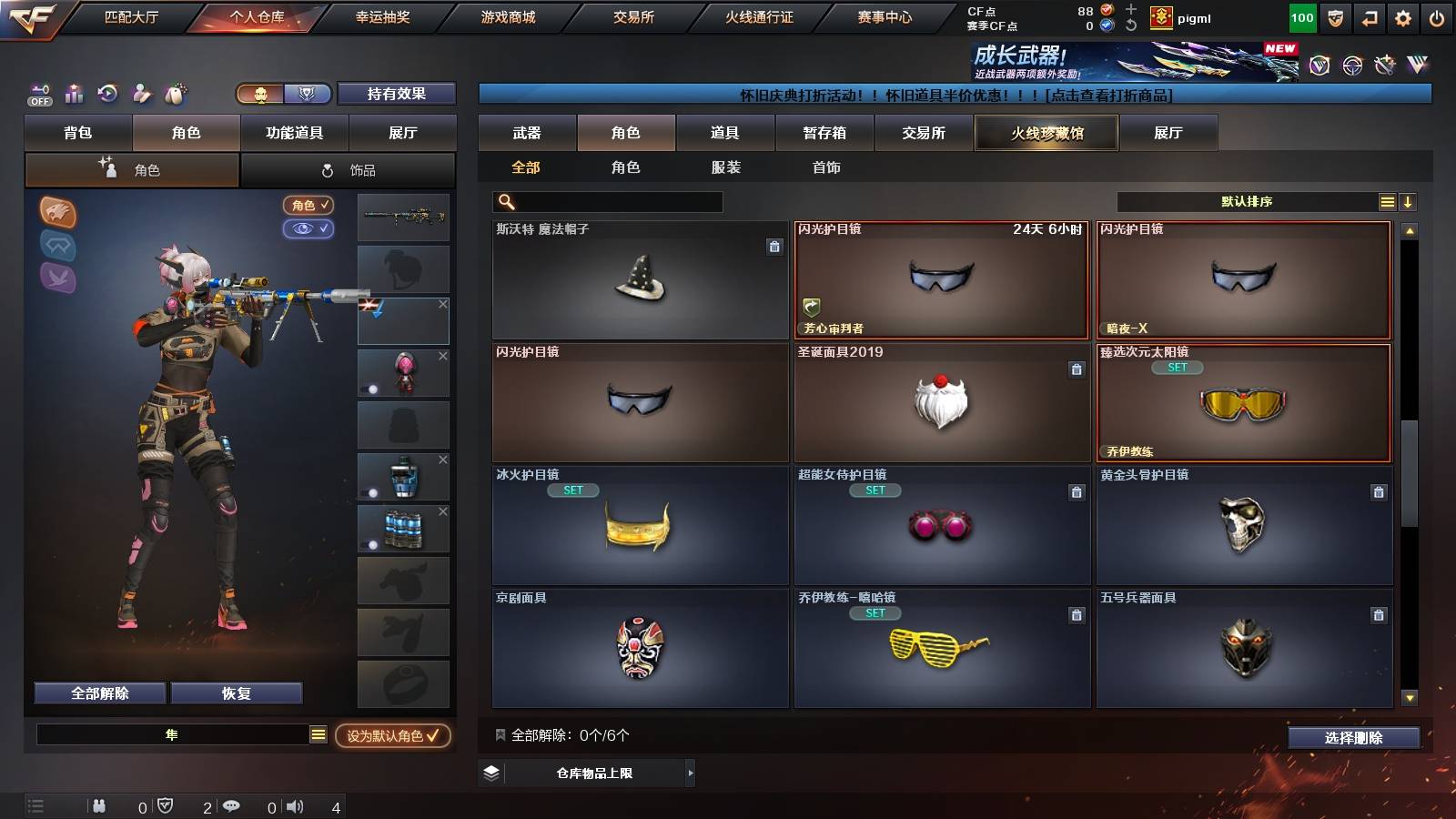Click the descending sort arrow next to 默认排序

click(x=1409, y=202)
